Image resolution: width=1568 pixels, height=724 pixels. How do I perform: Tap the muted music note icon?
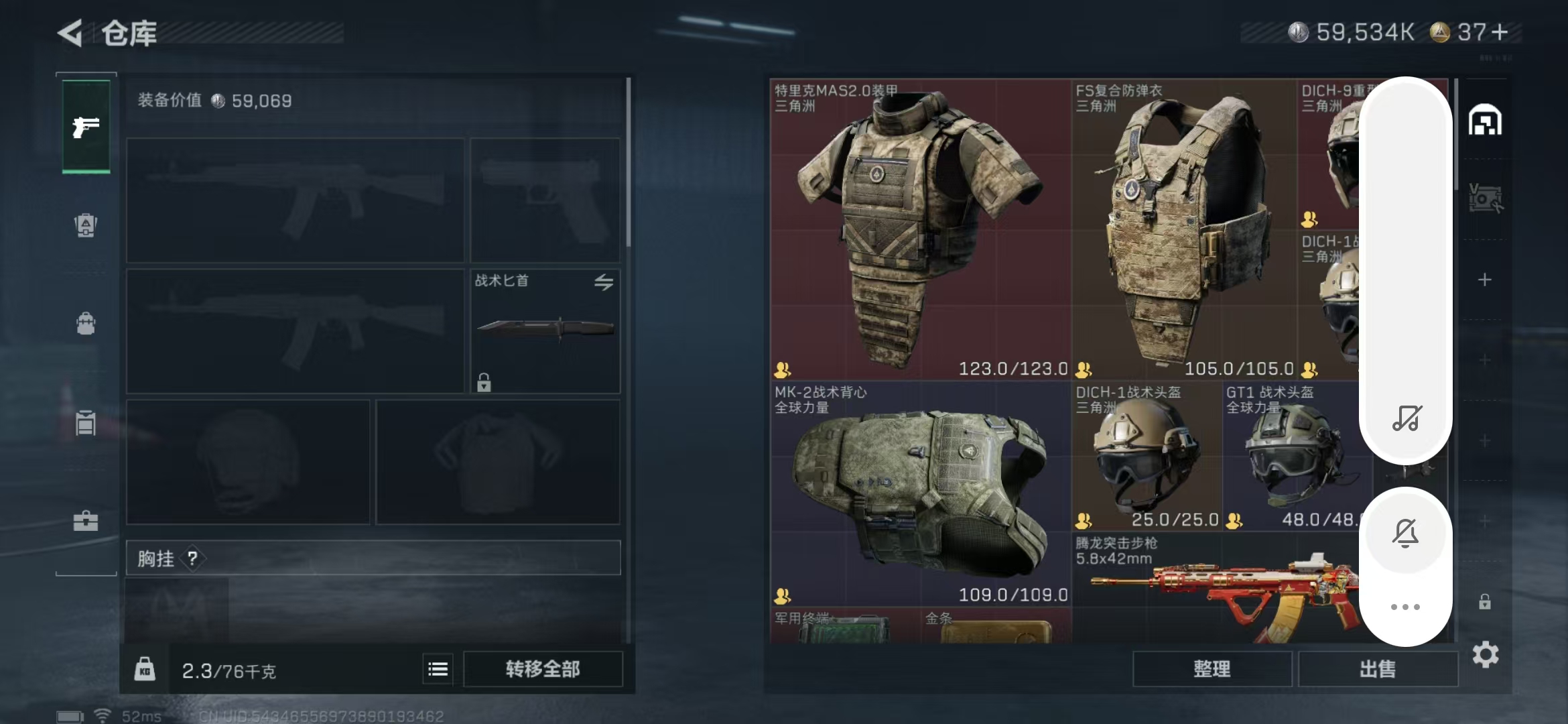1406,418
